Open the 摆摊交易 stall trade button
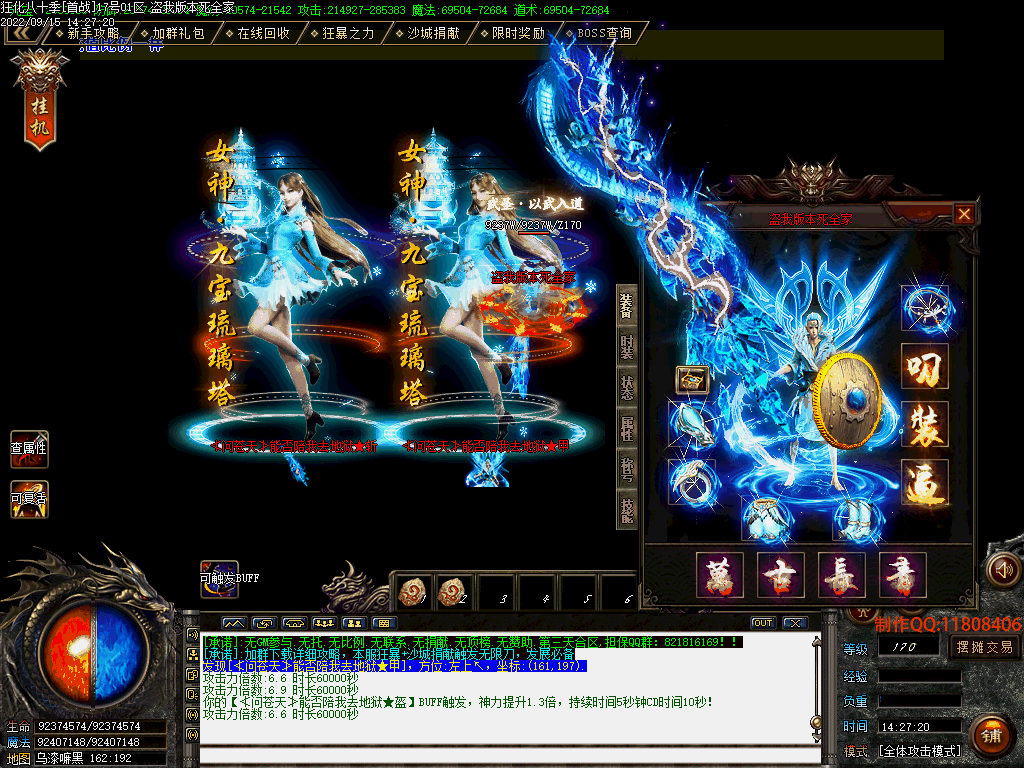The width and height of the screenshot is (1024, 768). (984, 647)
